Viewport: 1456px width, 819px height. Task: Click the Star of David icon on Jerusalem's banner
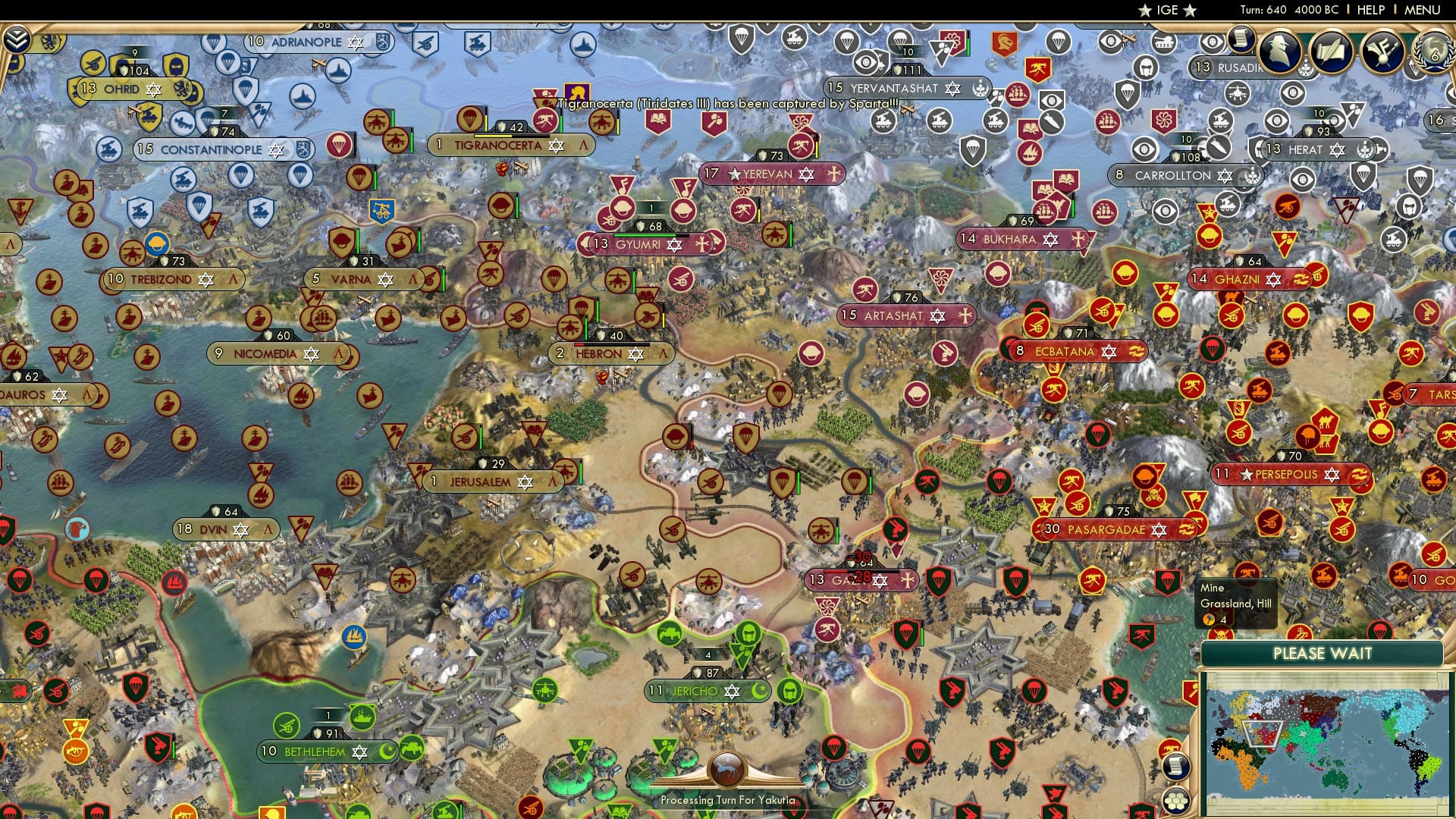524,481
